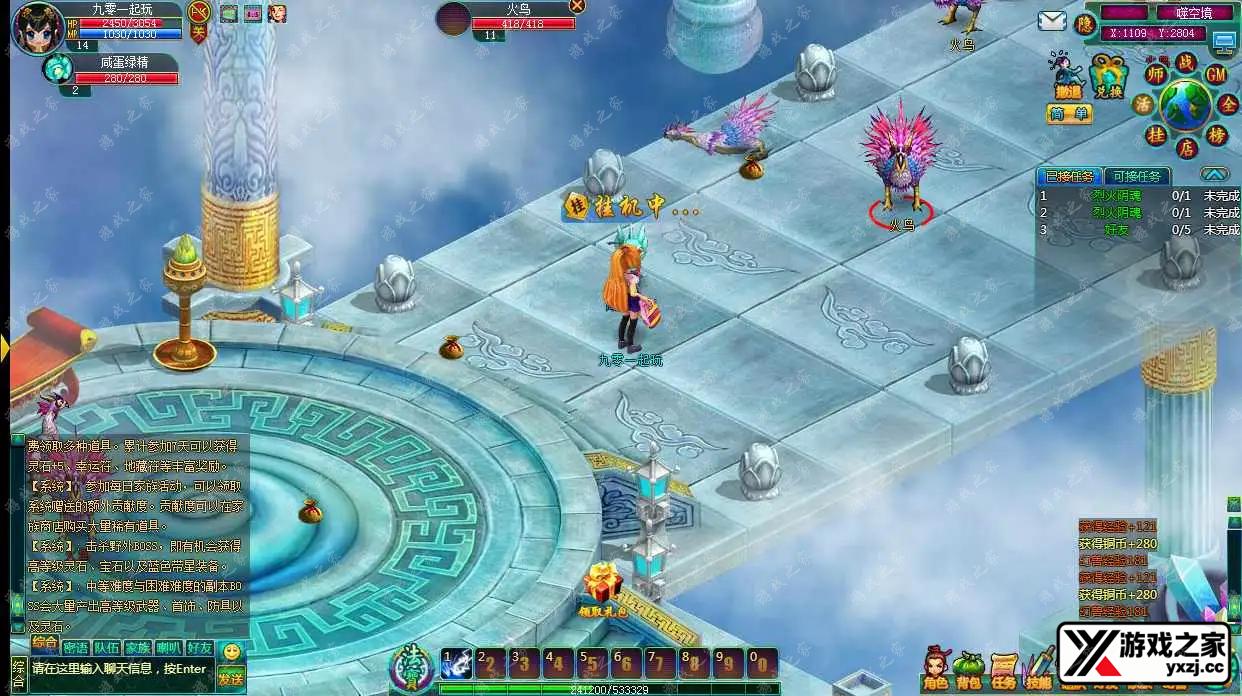This screenshot has height=696, width=1242.
Task: Switch chat to the 家族 tab
Action: (x=138, y=648)
